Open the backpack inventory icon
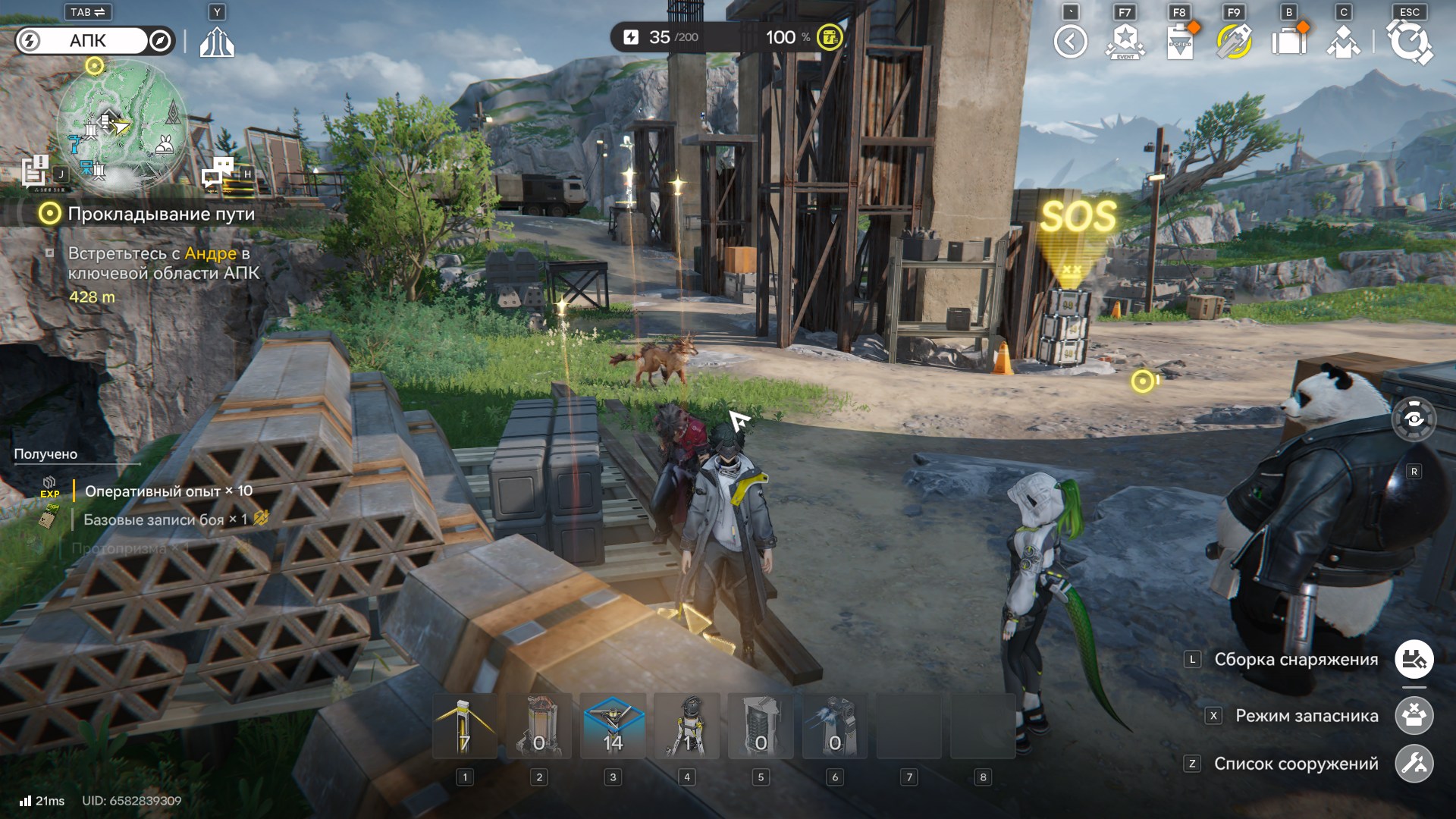The width and height of the screenshot is (1456, 819). [1289, 42]
